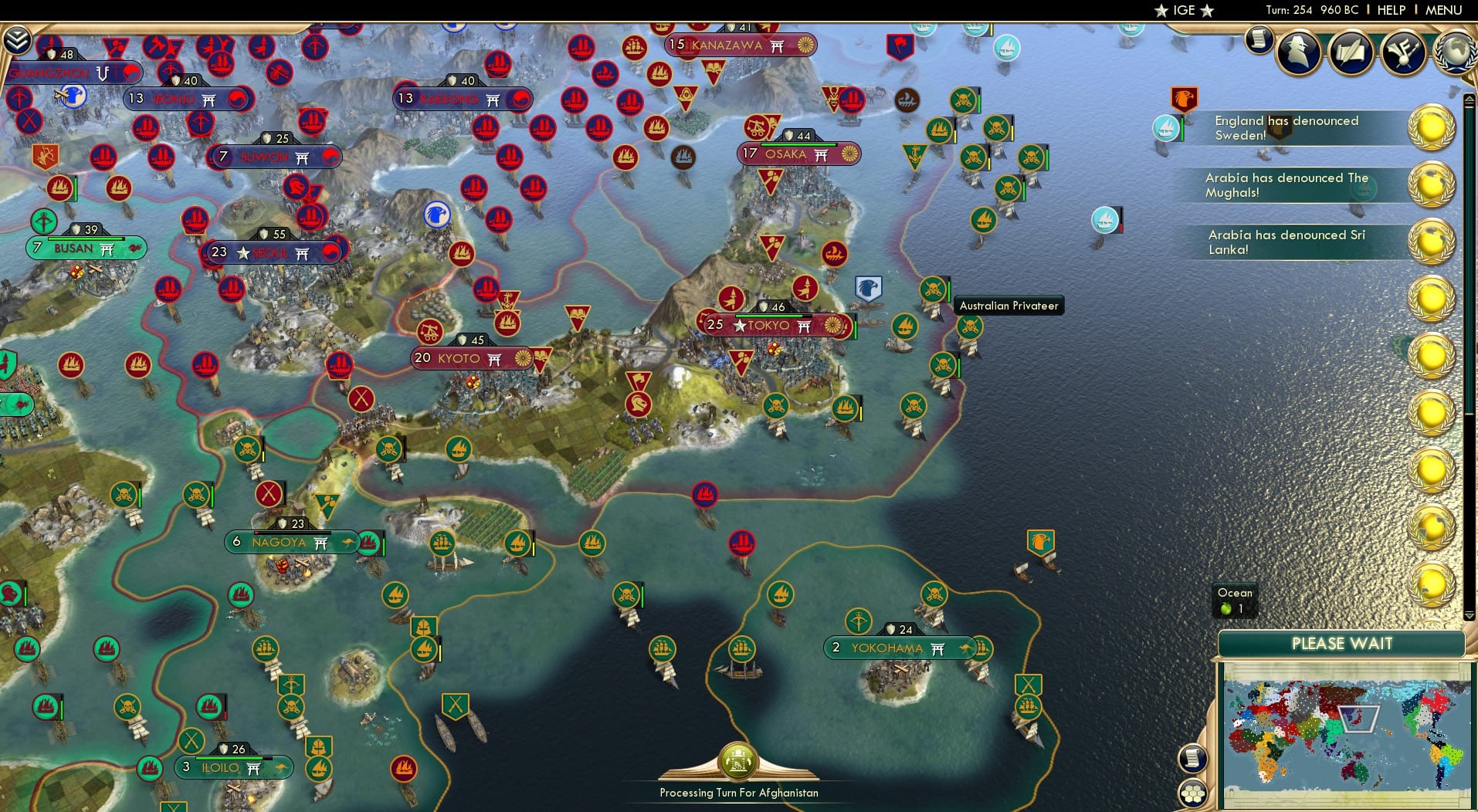The width and height of the screenshot is (1478, 812).
Task: Open the MENU
Action: [x=1442, y=10]
